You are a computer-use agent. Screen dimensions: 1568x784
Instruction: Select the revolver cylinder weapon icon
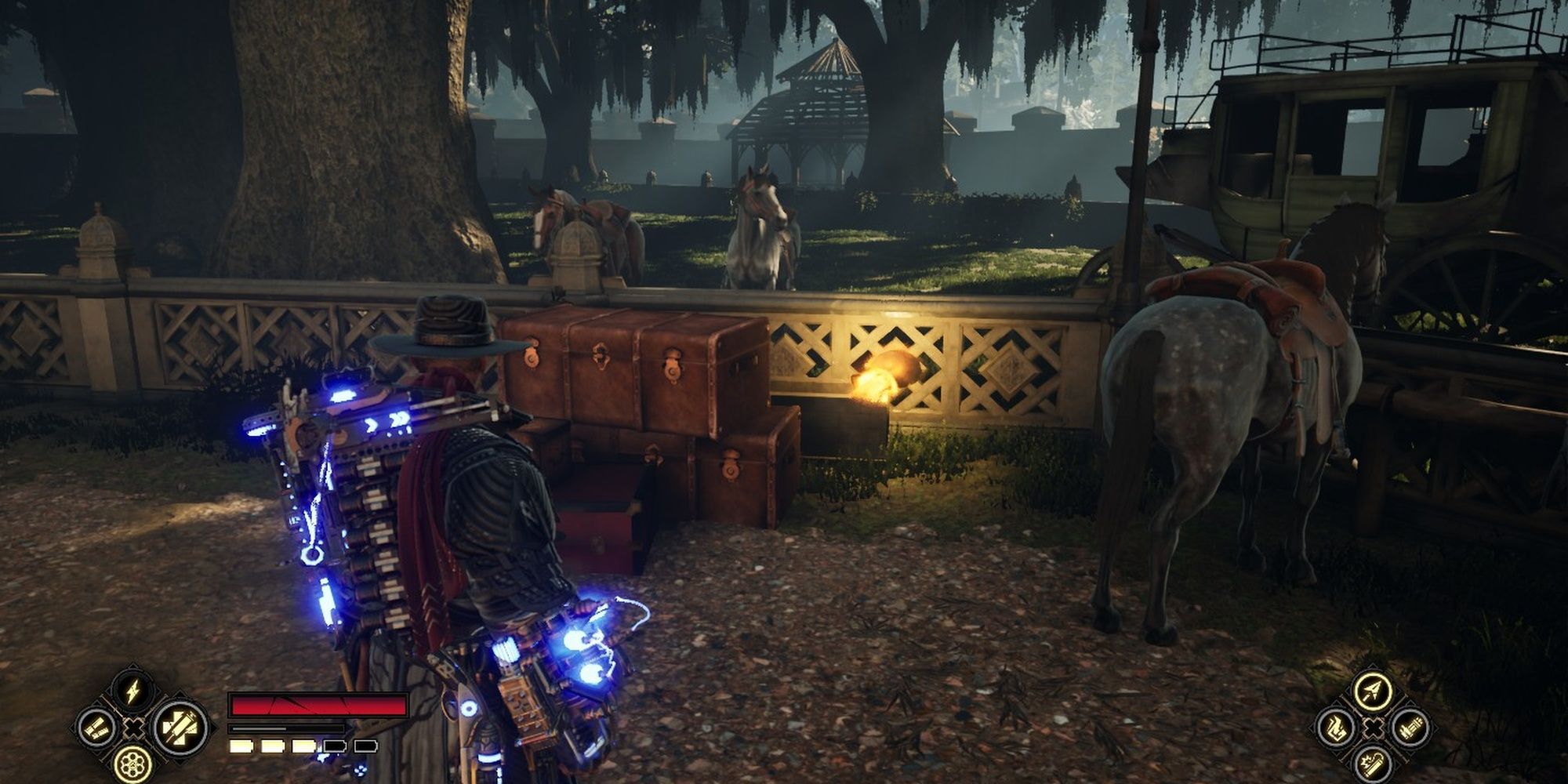pos(132,764)
